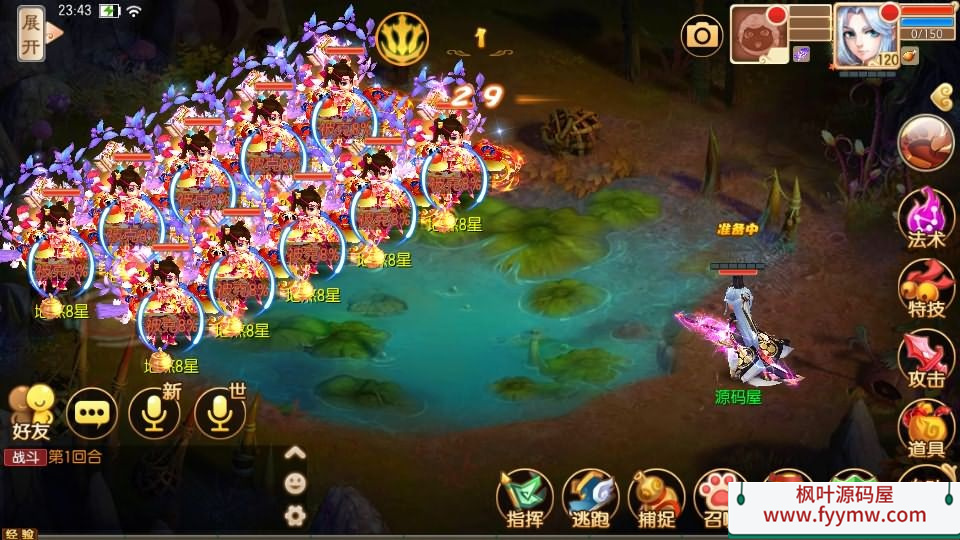Open the 道具 item bag
960x540 pixels.
pyautogui.click(x=926, y=427)
